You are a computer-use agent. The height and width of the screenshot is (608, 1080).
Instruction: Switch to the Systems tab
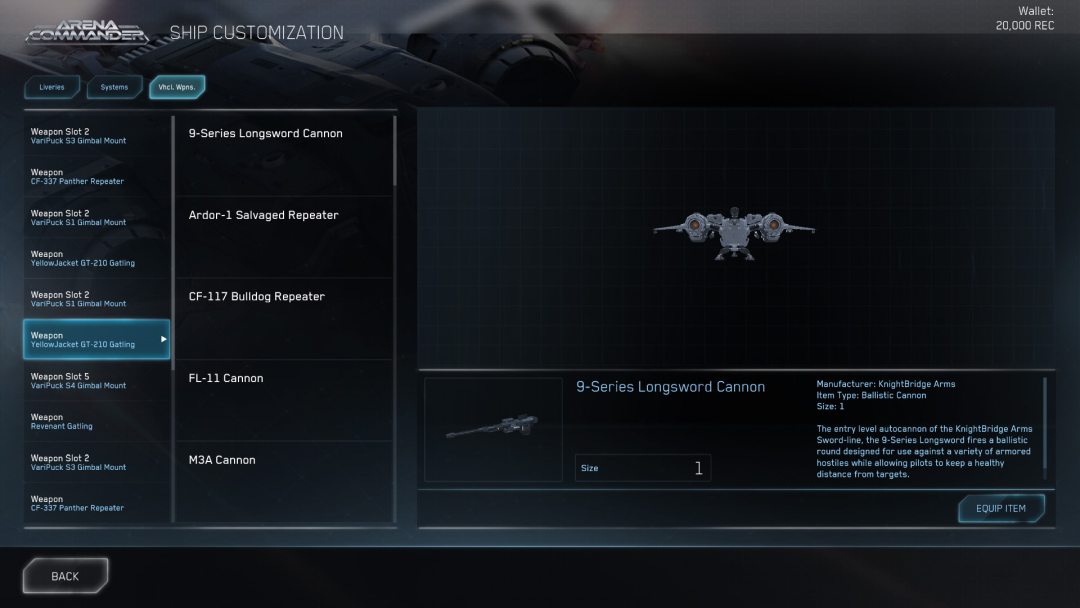pos(114,87)
